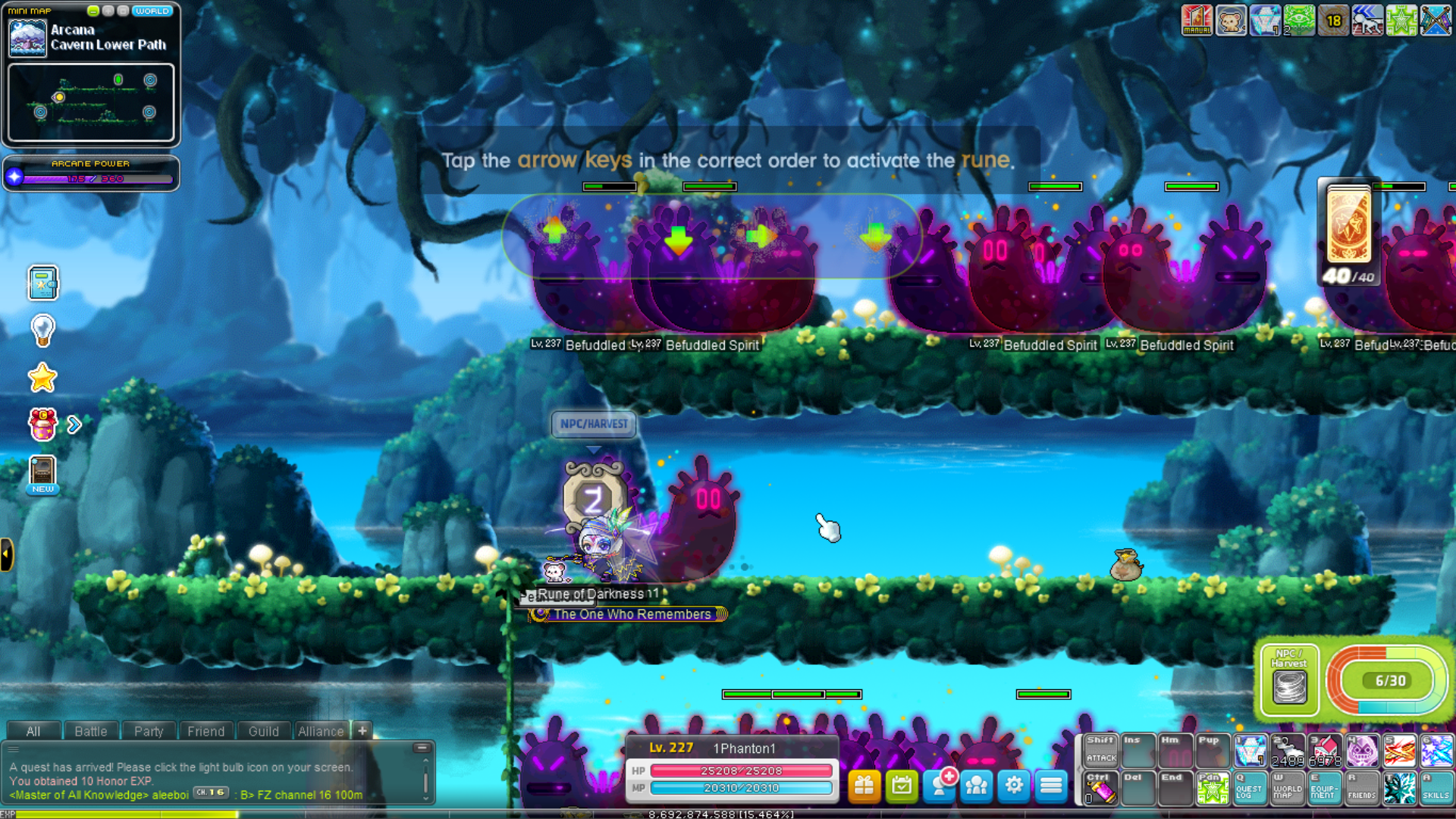Select the Attack skill in the Shift quickslot
The image size is (1456, 819).
1100,752
